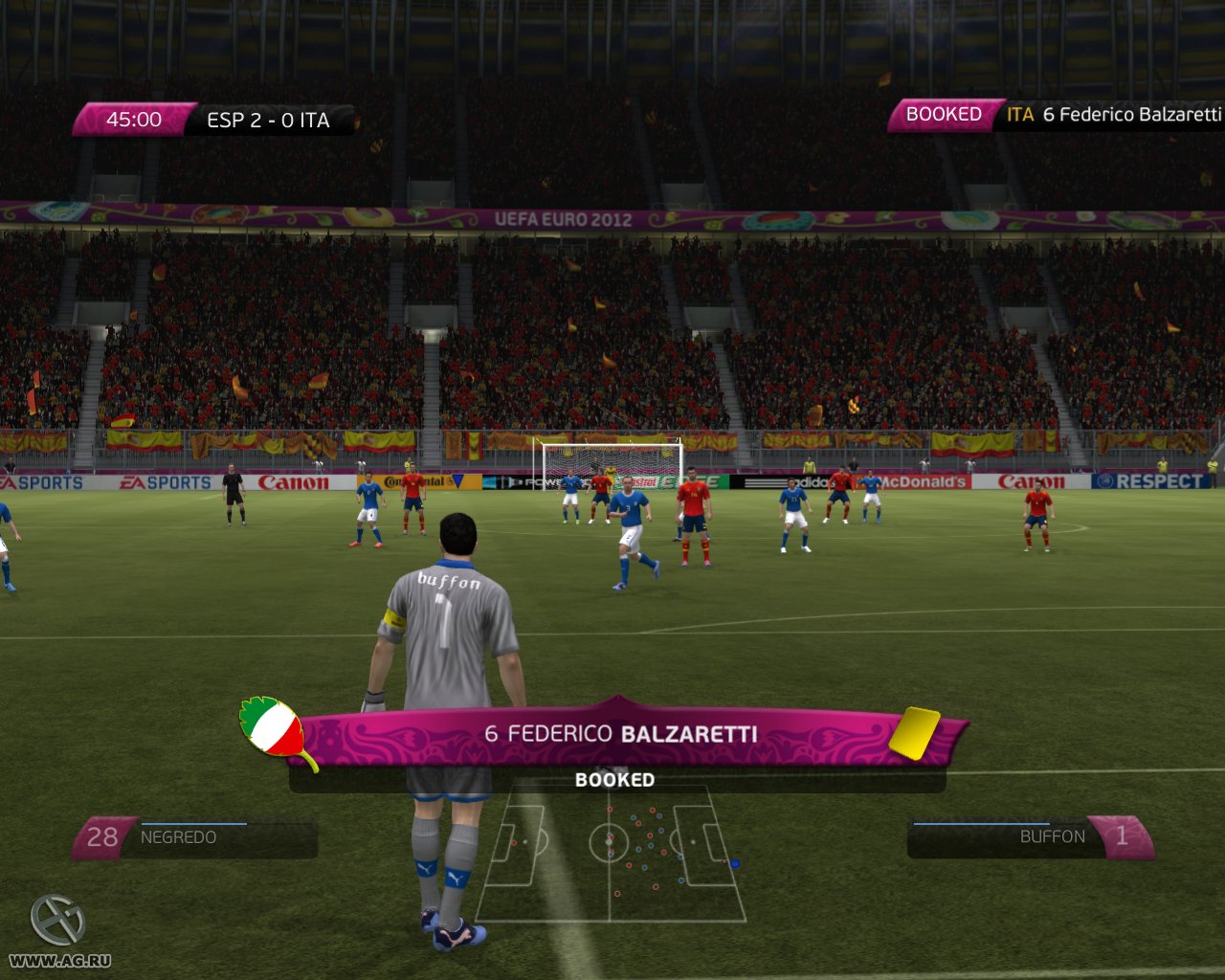The image size is (1225, 980).
Task: Click the Italy flag emblem on banner
Action: tap(274, 732)
